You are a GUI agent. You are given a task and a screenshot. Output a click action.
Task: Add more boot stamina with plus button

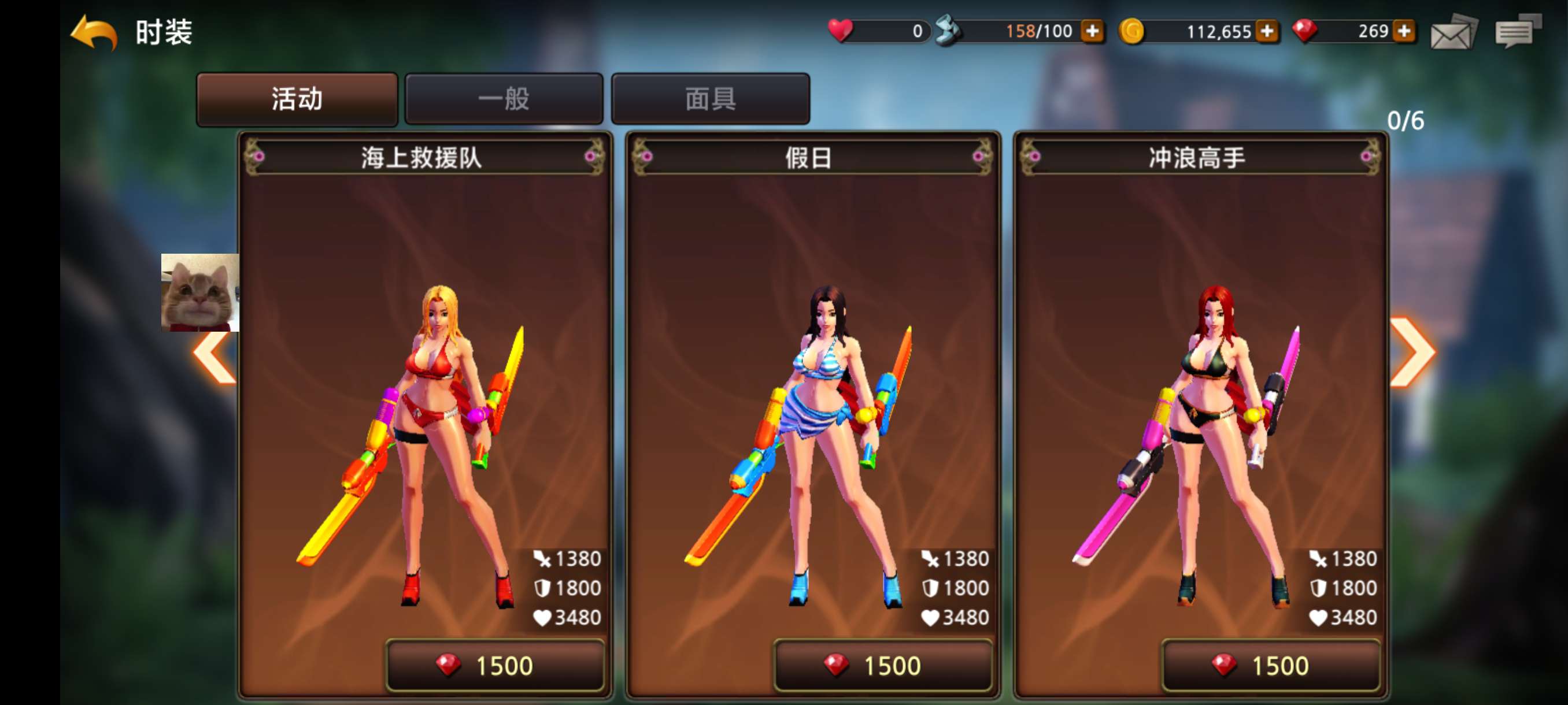tap(1093, 31)
